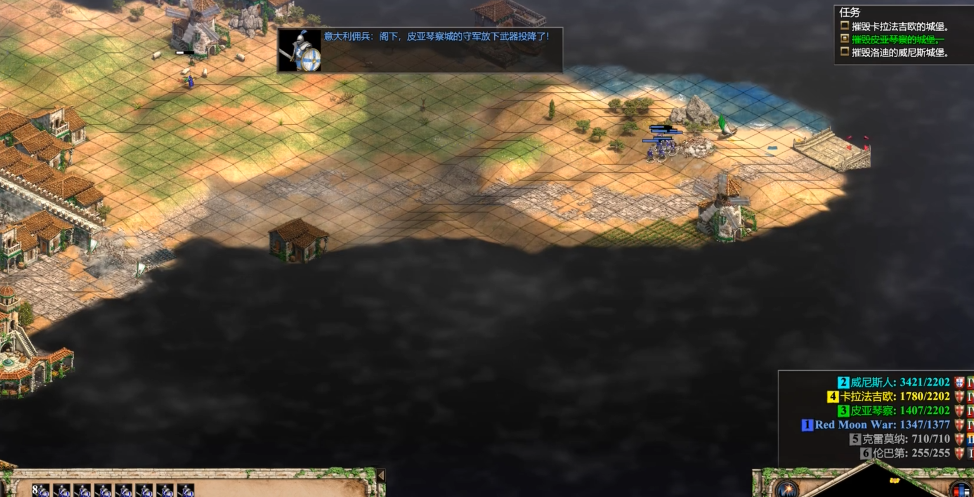Click the destroy Caravaggio castle objective

click(898, 26)
